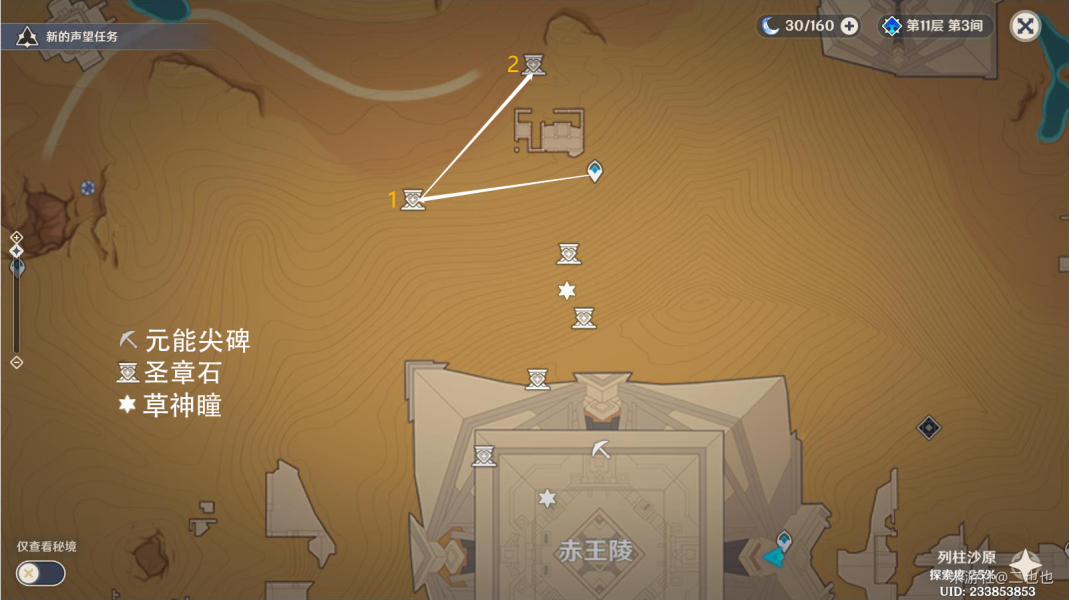Close the map with the X button
Image resolution: width=1069 pixels, height=600 pixels.
click(x=1025, y=26)
